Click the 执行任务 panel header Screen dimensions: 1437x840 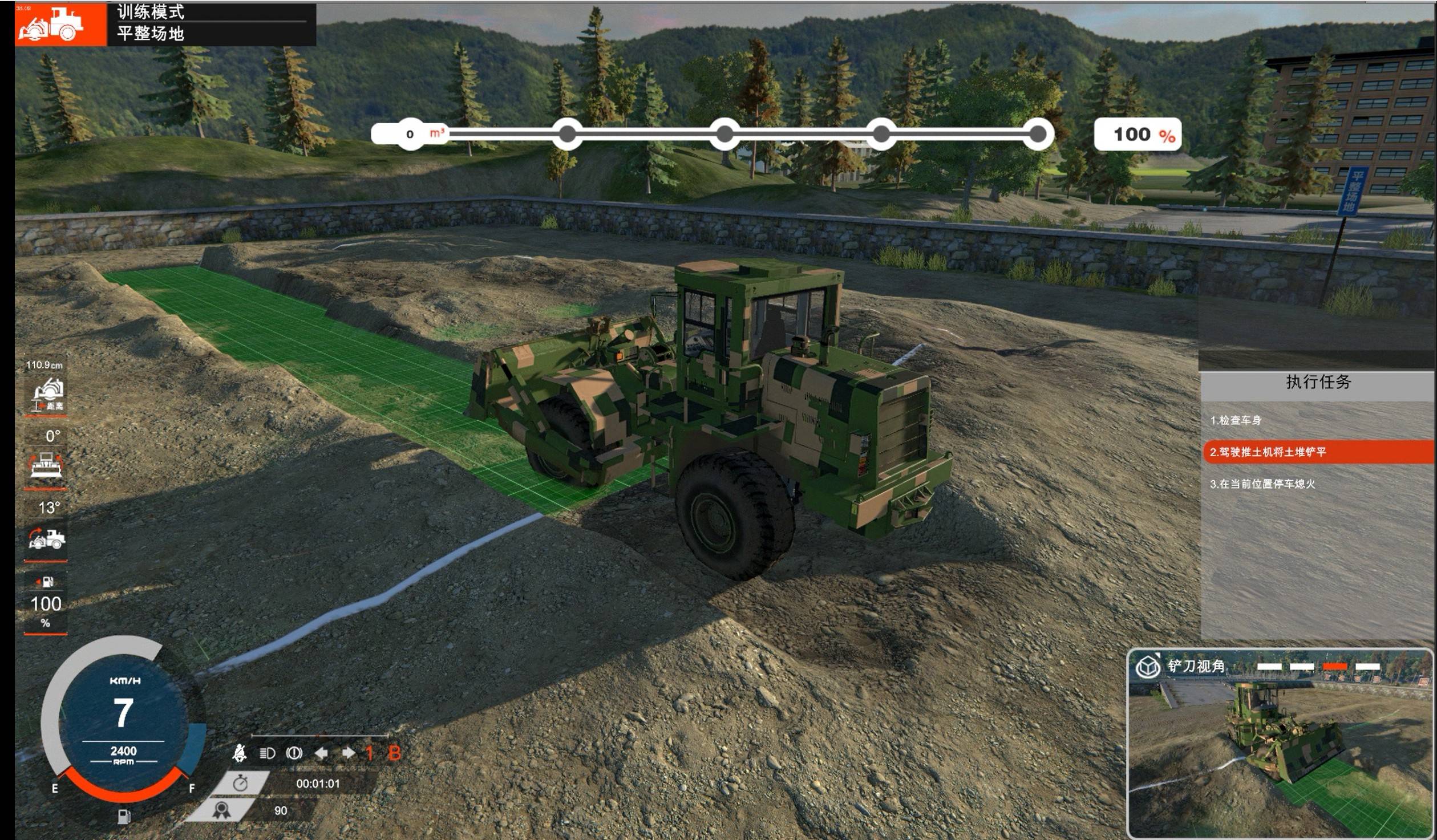click(x=1318, y=382)
